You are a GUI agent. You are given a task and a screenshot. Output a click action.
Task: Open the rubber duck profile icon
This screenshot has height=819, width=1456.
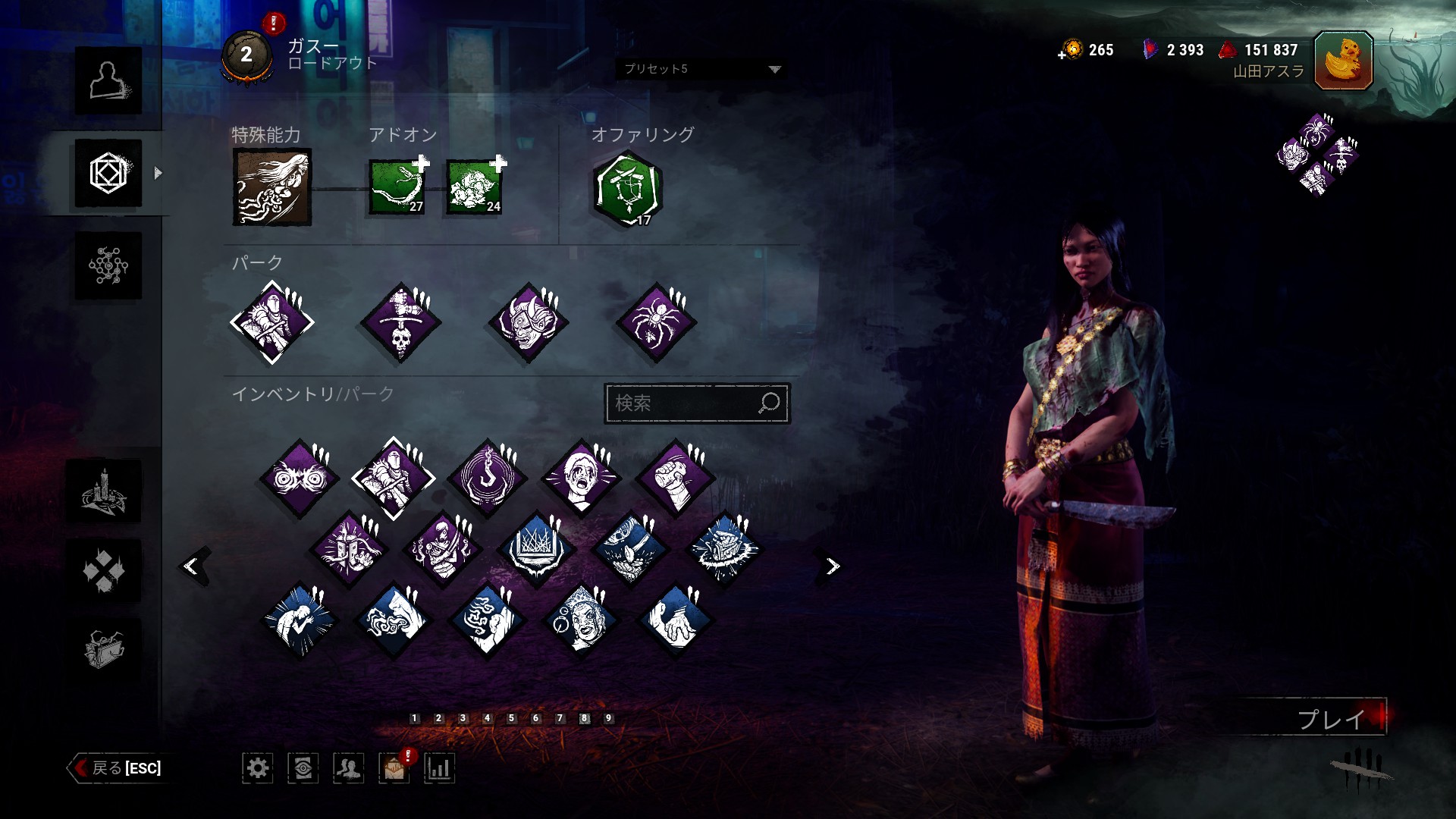(x=1343, y=61)
